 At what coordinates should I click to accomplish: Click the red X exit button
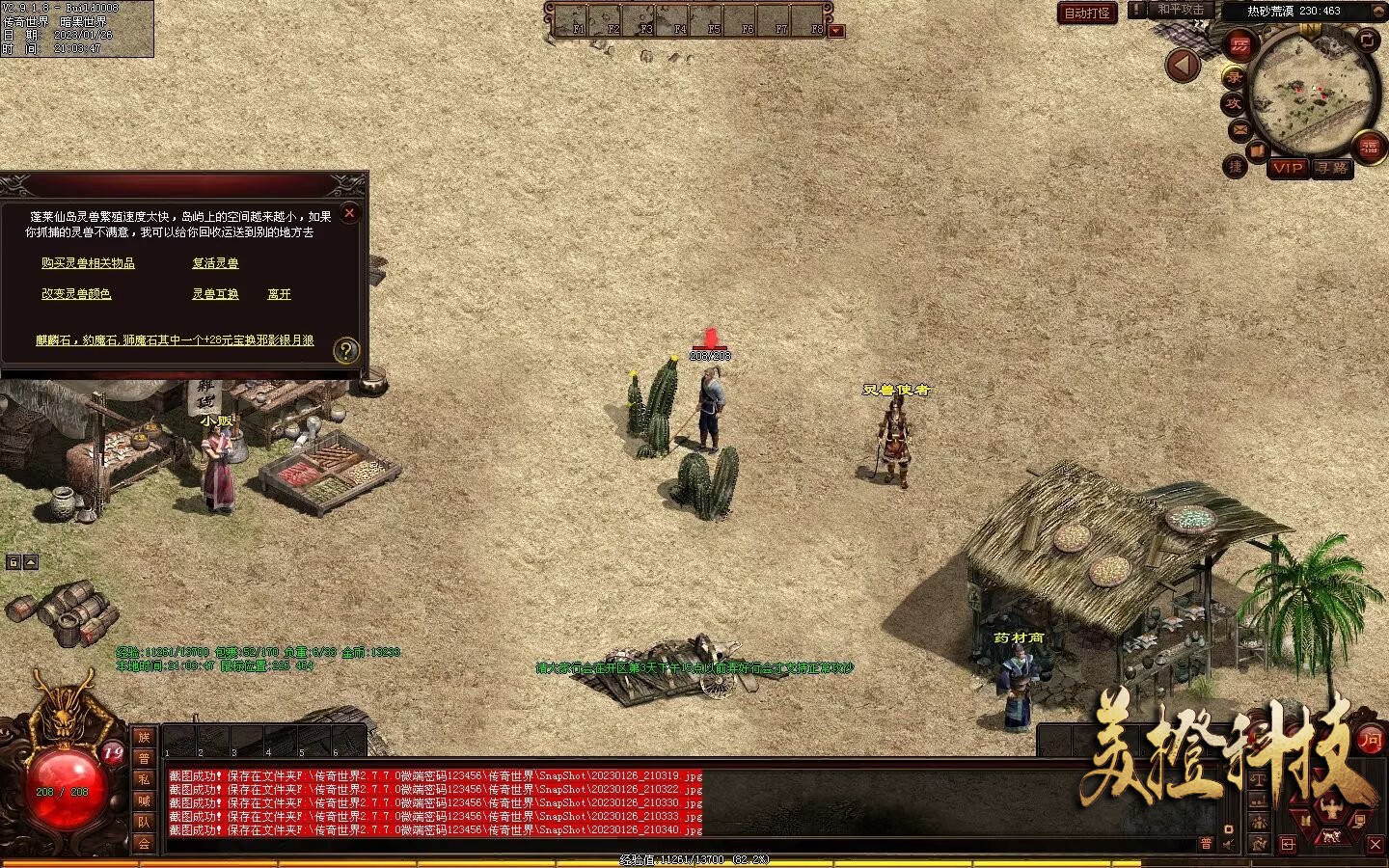coord(1375,844)
